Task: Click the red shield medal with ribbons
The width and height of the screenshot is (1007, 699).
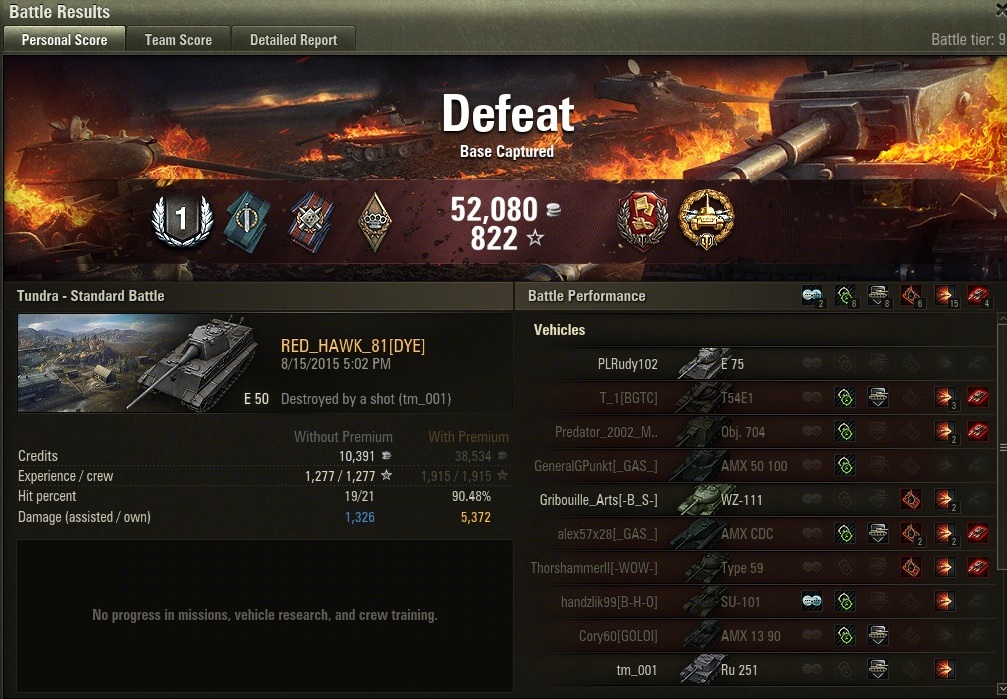Action: 643,220
